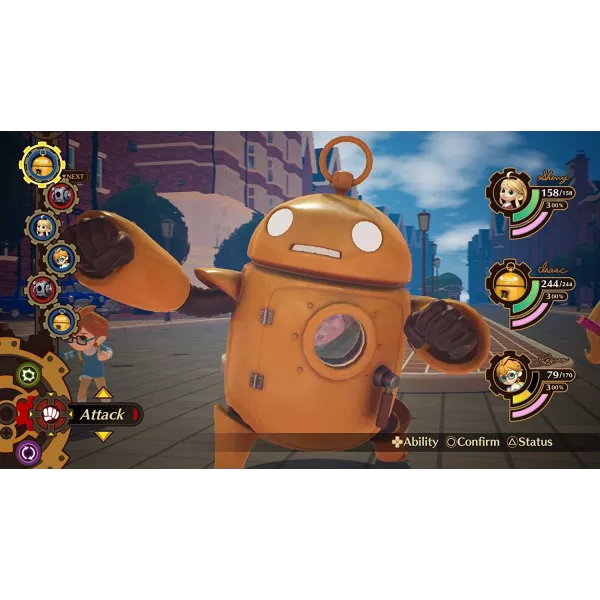This screenshot has width=600, height=600.
Task: Click the yellow up arrow above Attack
Action: pyautogui.click(x=103, y=393)
